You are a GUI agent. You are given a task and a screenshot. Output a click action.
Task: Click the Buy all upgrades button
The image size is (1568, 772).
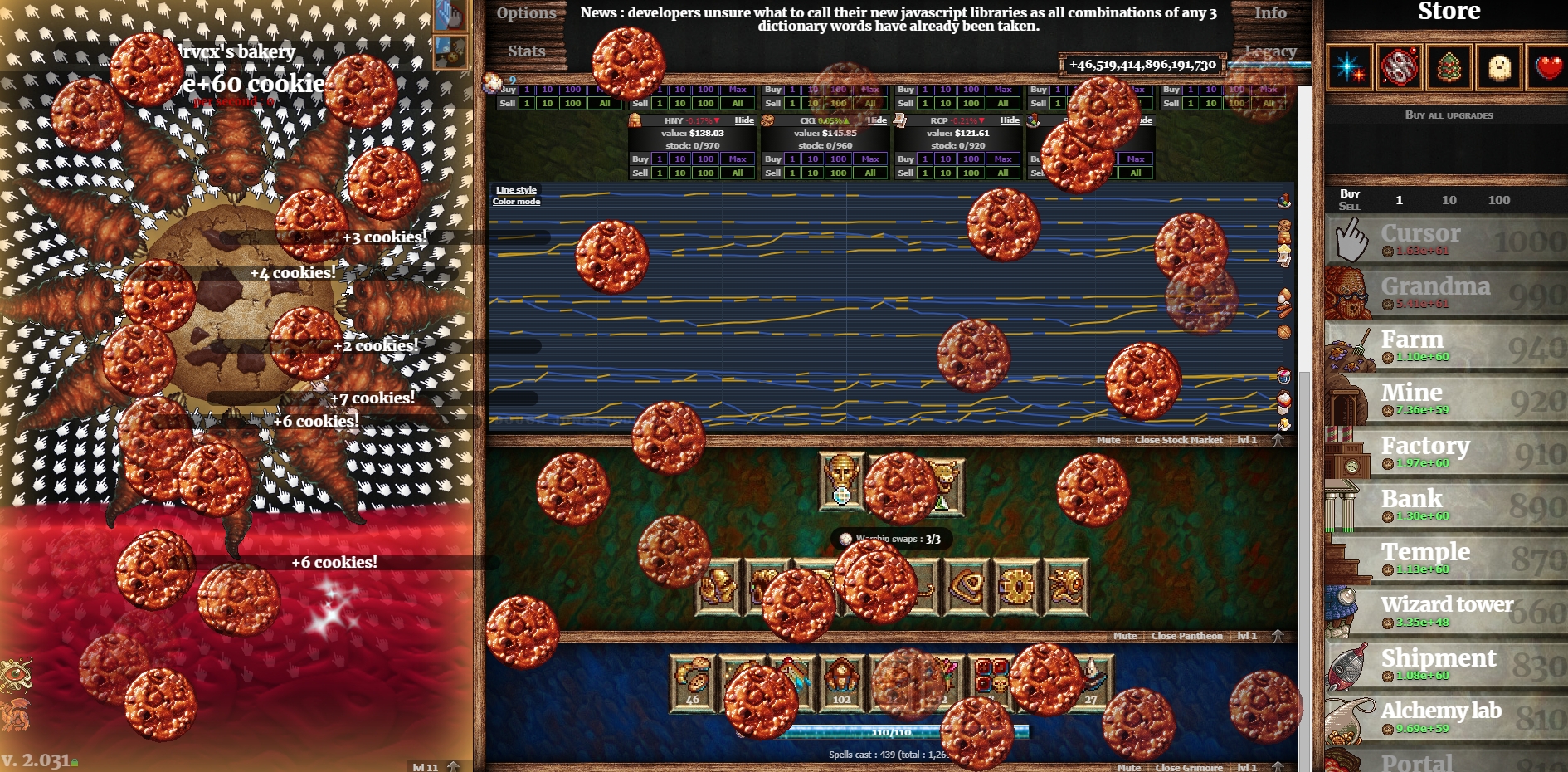pos(1449,115)
